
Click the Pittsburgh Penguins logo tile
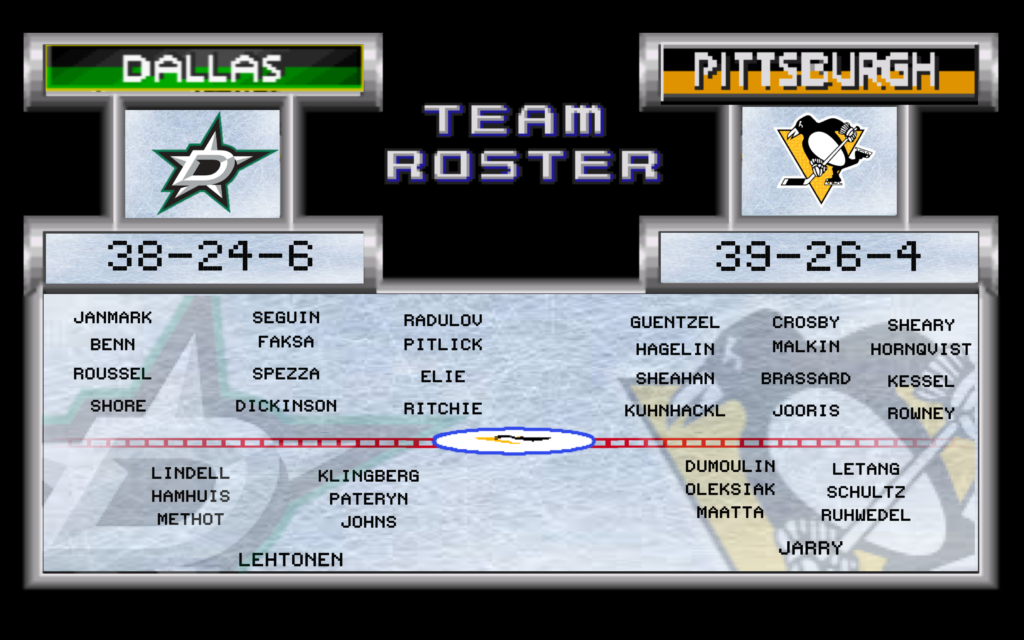pyautogui.click(x=819, y=162)
